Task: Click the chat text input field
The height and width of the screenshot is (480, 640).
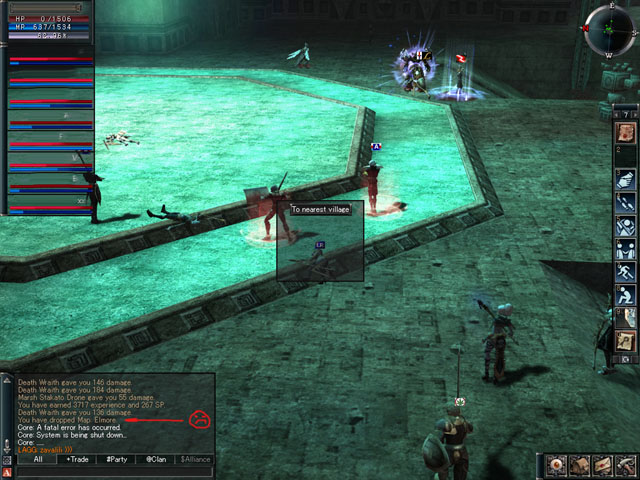Action: [x=115, y=472]
